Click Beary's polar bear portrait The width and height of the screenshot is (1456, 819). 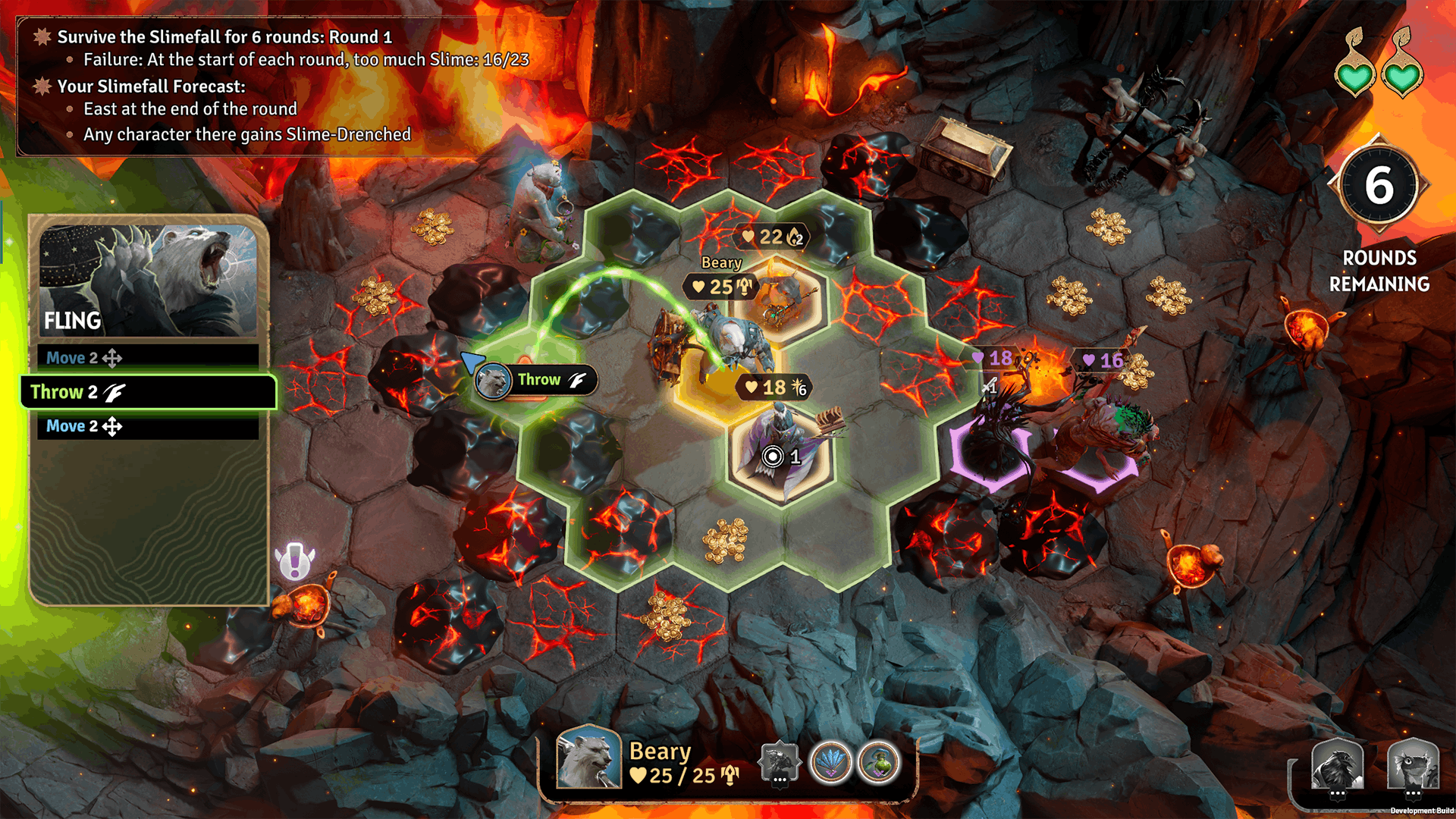[588, 757]
